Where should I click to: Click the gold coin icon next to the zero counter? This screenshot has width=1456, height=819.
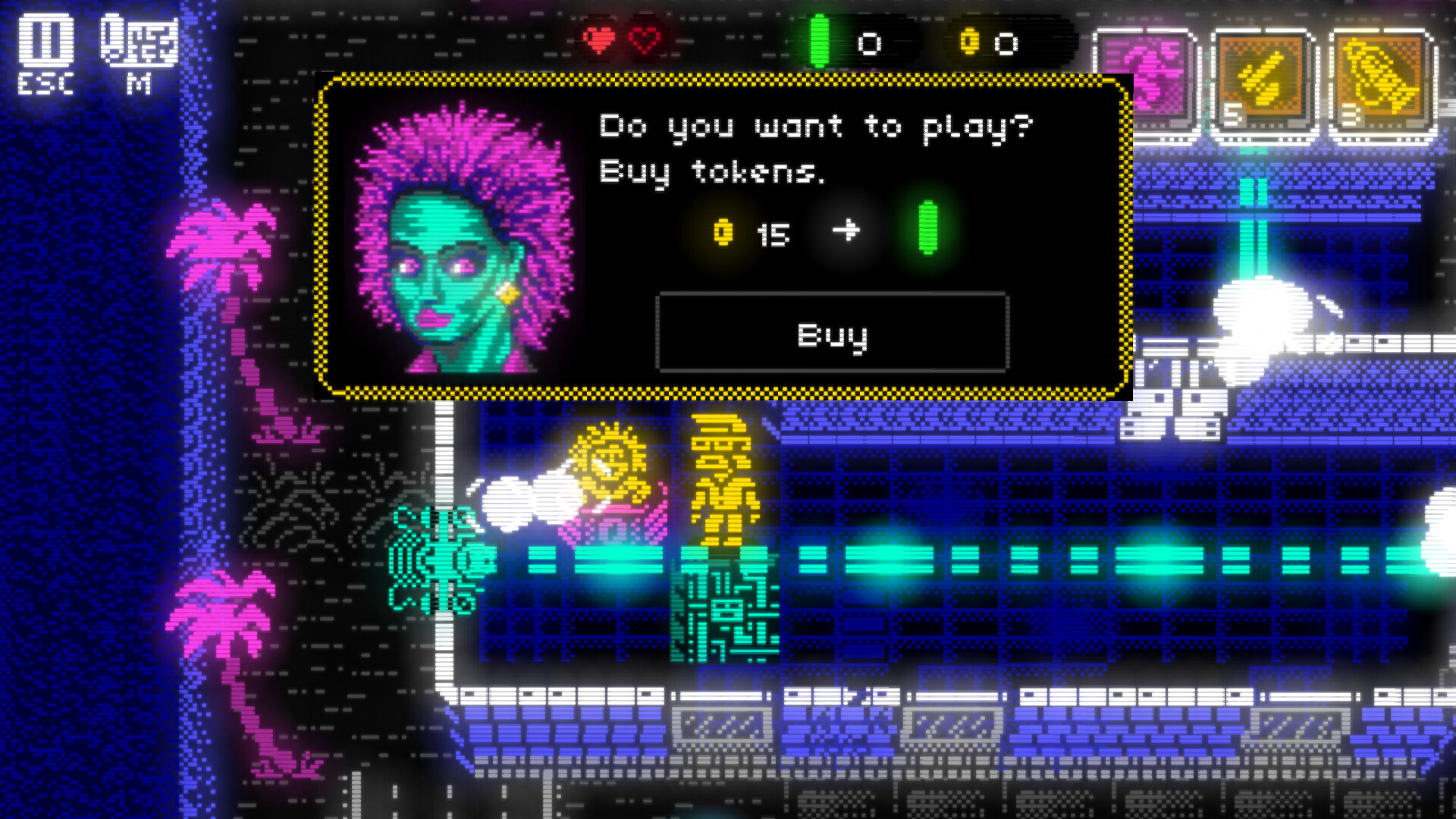pos(968,43)
